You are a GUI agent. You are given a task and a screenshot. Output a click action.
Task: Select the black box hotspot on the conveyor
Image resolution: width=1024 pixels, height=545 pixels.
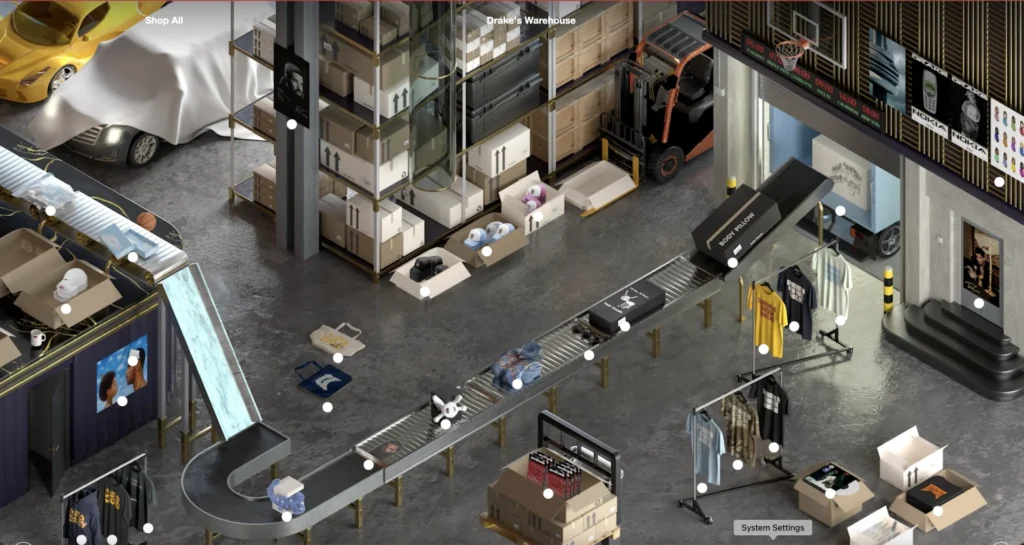[624, 325]
